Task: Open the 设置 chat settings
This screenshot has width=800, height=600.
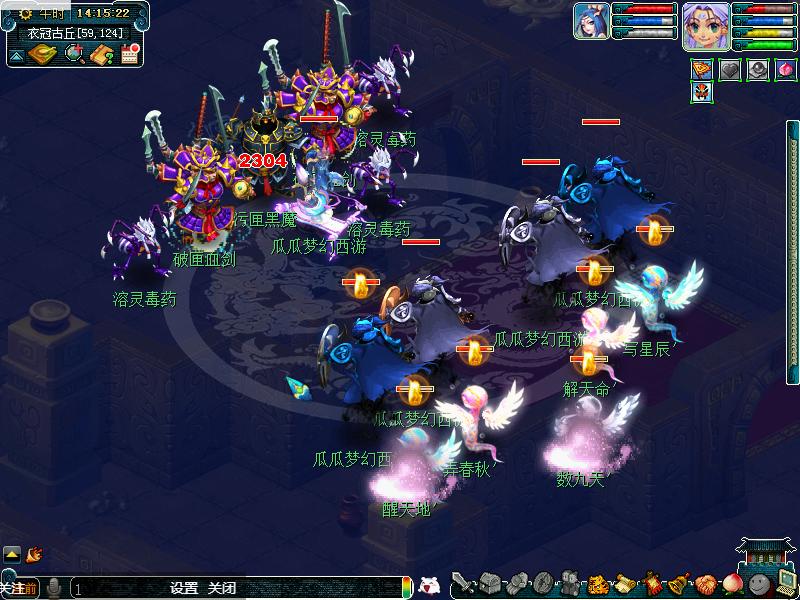Action: 184,588
